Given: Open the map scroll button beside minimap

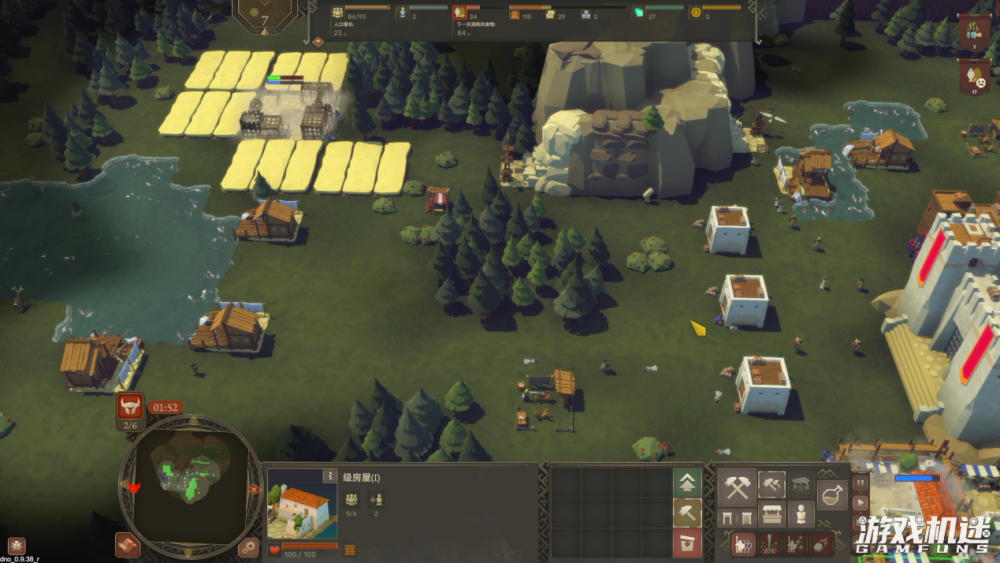Looking at the screenshot, I should coord(127,545).
